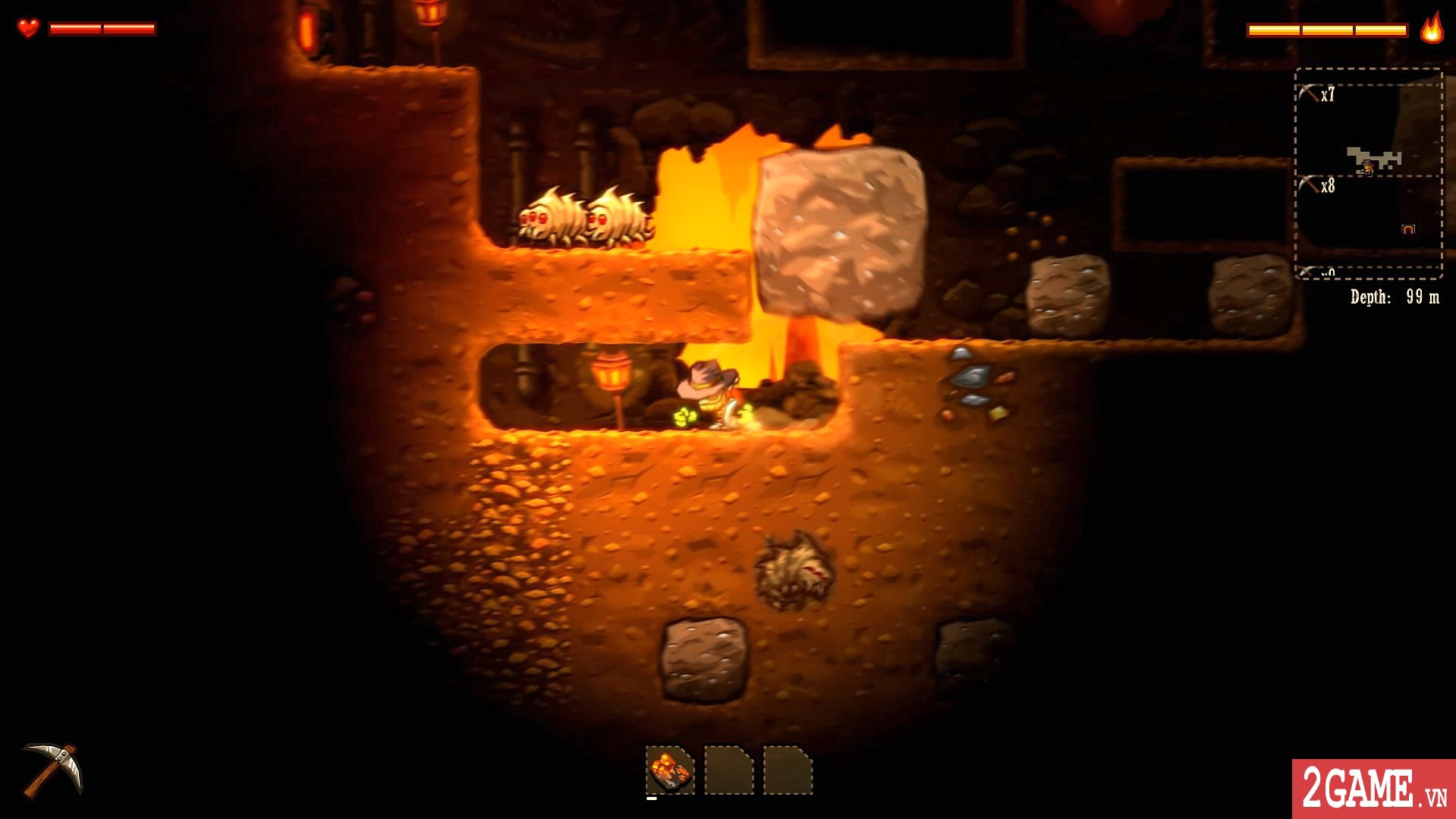Screen dimensions: 1456x819
Task: Click the x7 pickaxe counter on the minimap
Action: (1326, 93)
